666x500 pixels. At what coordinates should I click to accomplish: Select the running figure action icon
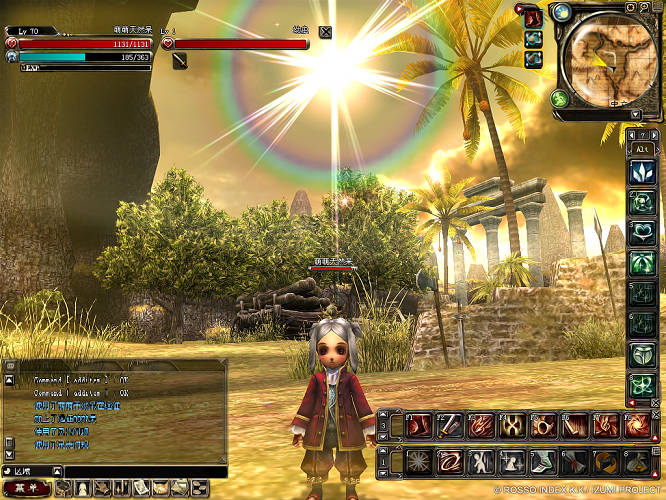pyautogui.click(x=481, y=461)
